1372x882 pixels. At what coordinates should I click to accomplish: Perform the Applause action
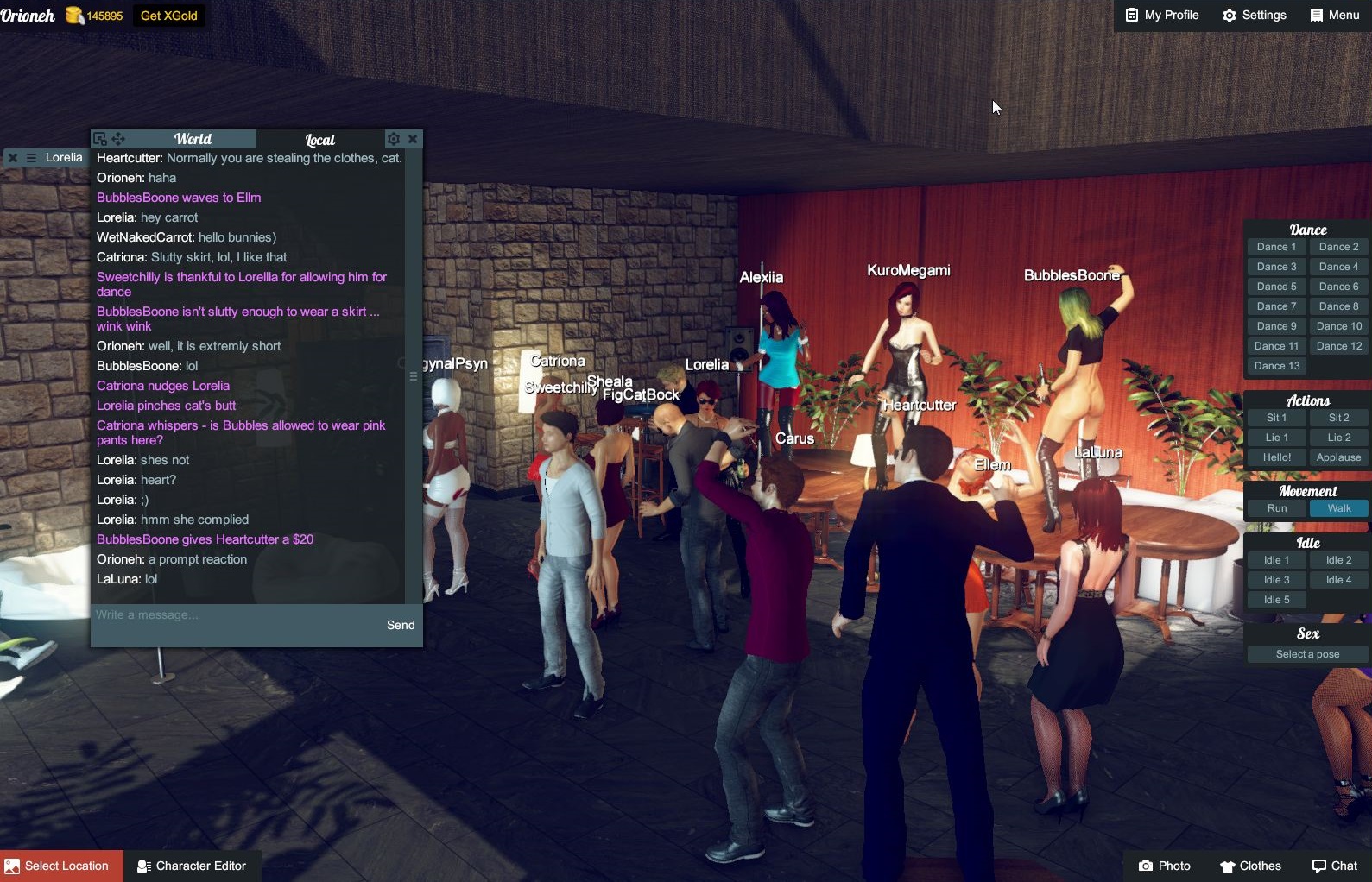coord(1338,457)
